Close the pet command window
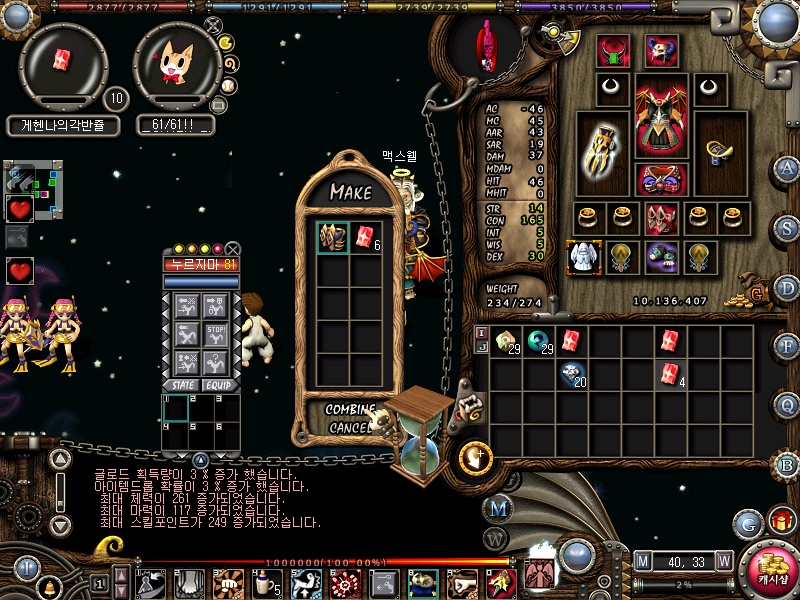The height and width of the screenshot is (600, 800). click(233, 249)
